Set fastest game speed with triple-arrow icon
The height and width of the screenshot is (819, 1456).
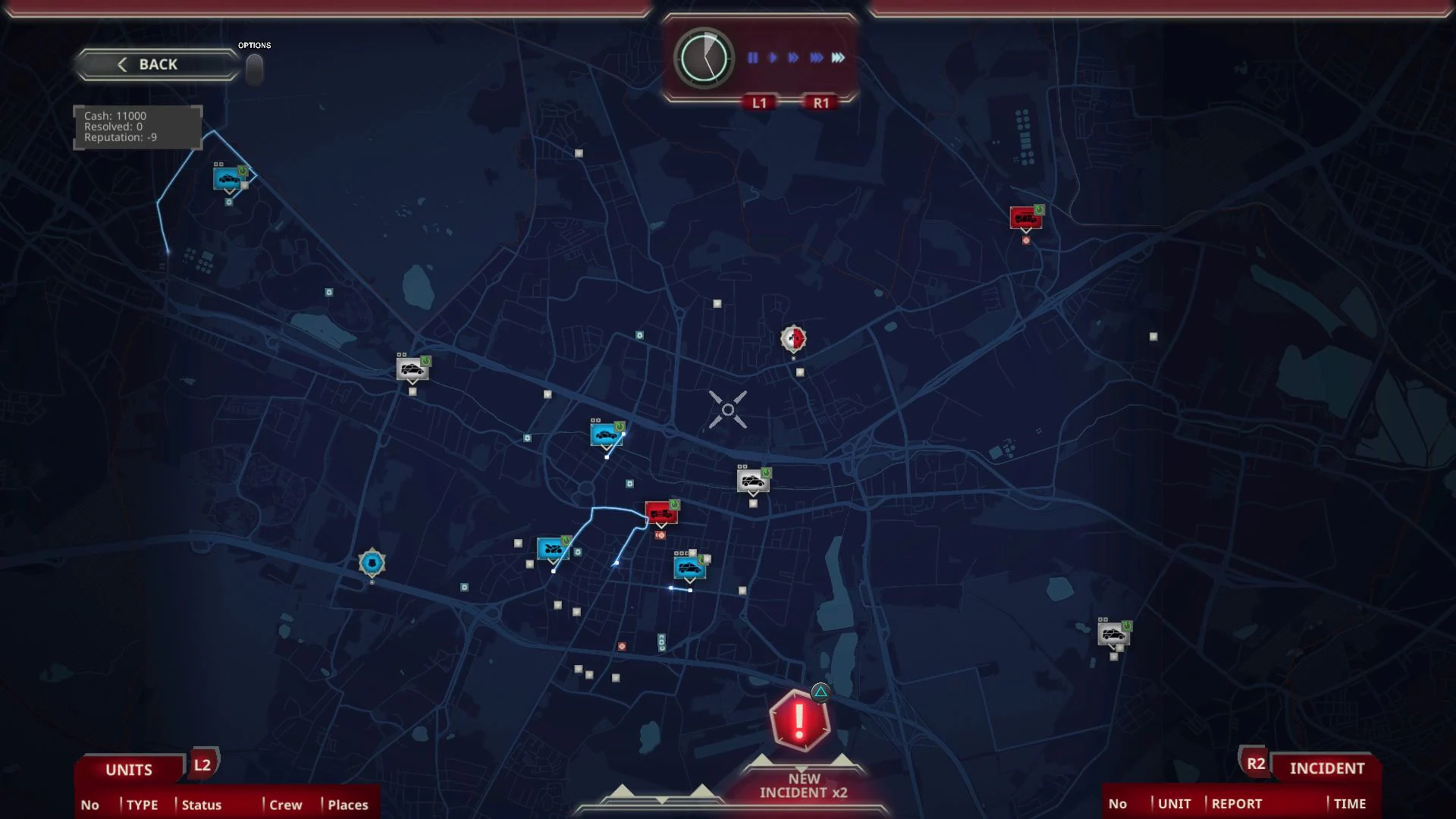(x=837, y=55)
